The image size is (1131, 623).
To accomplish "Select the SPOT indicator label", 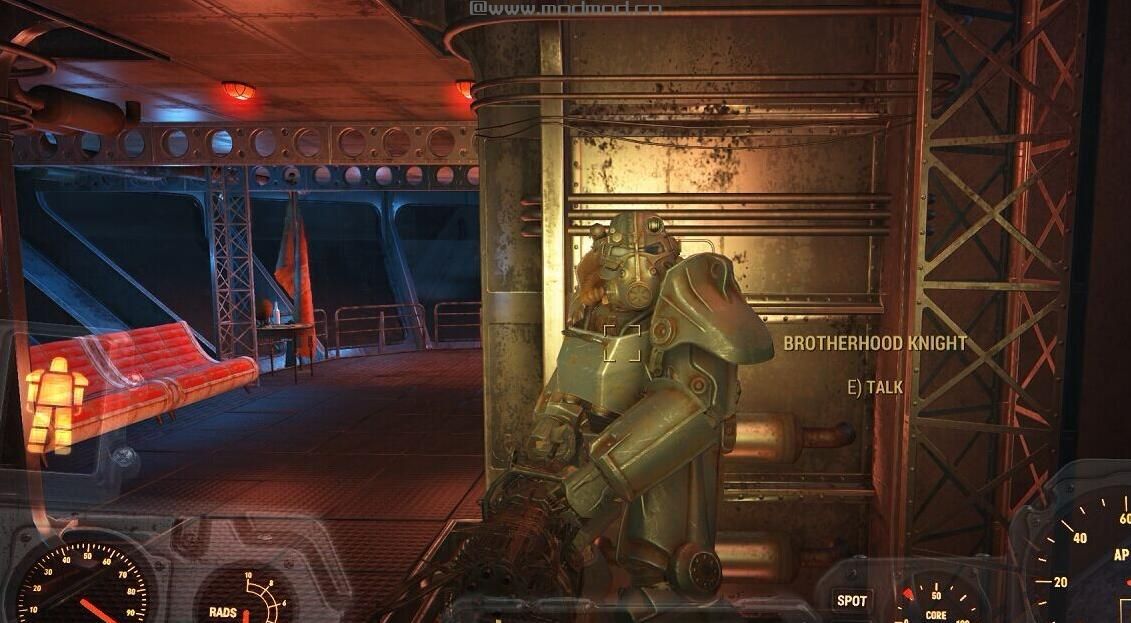I will pos(852,600).
